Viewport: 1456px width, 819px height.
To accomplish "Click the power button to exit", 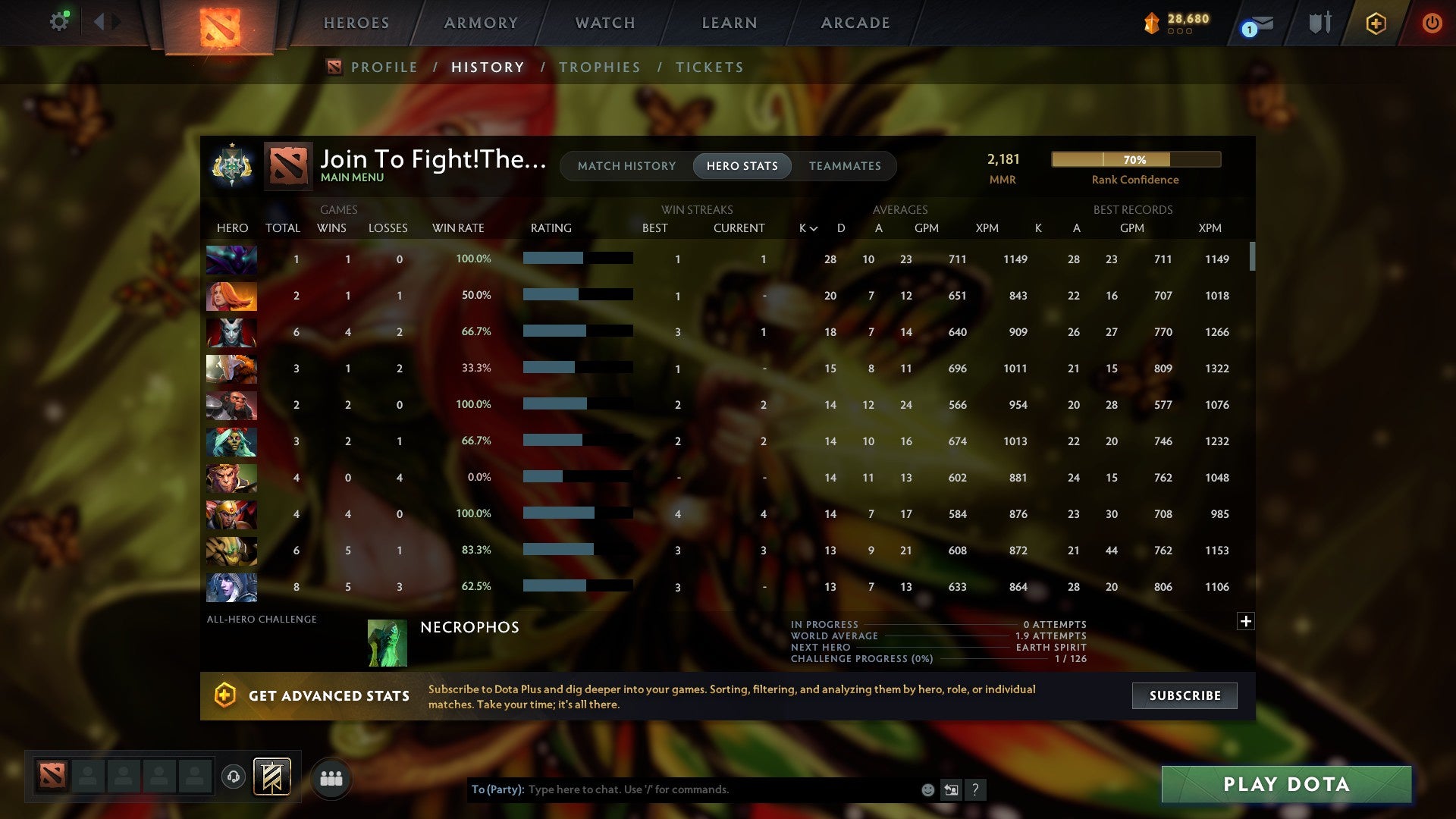I will pos(1432,23).
